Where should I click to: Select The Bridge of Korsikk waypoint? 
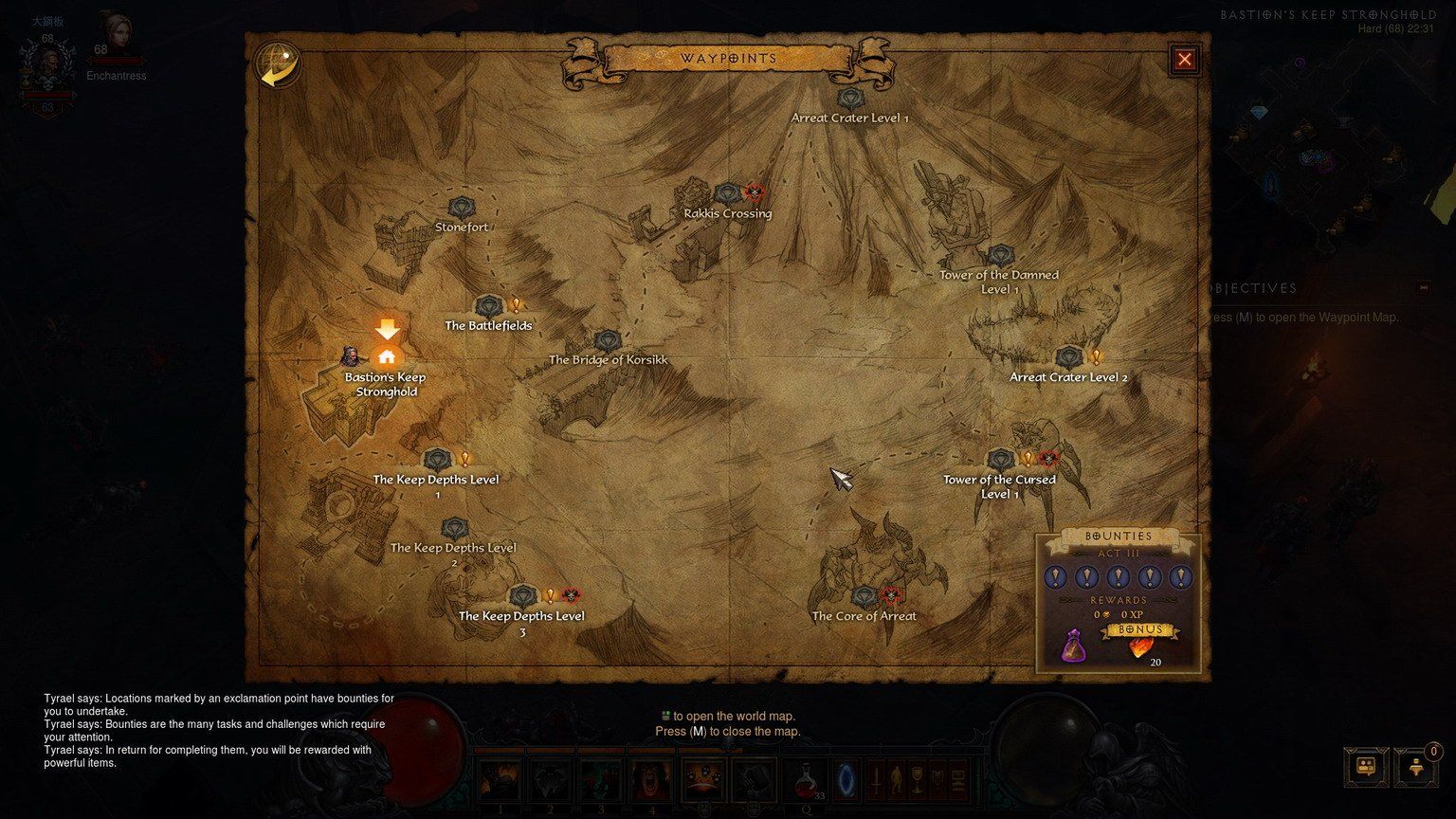(x=608, y=341)
